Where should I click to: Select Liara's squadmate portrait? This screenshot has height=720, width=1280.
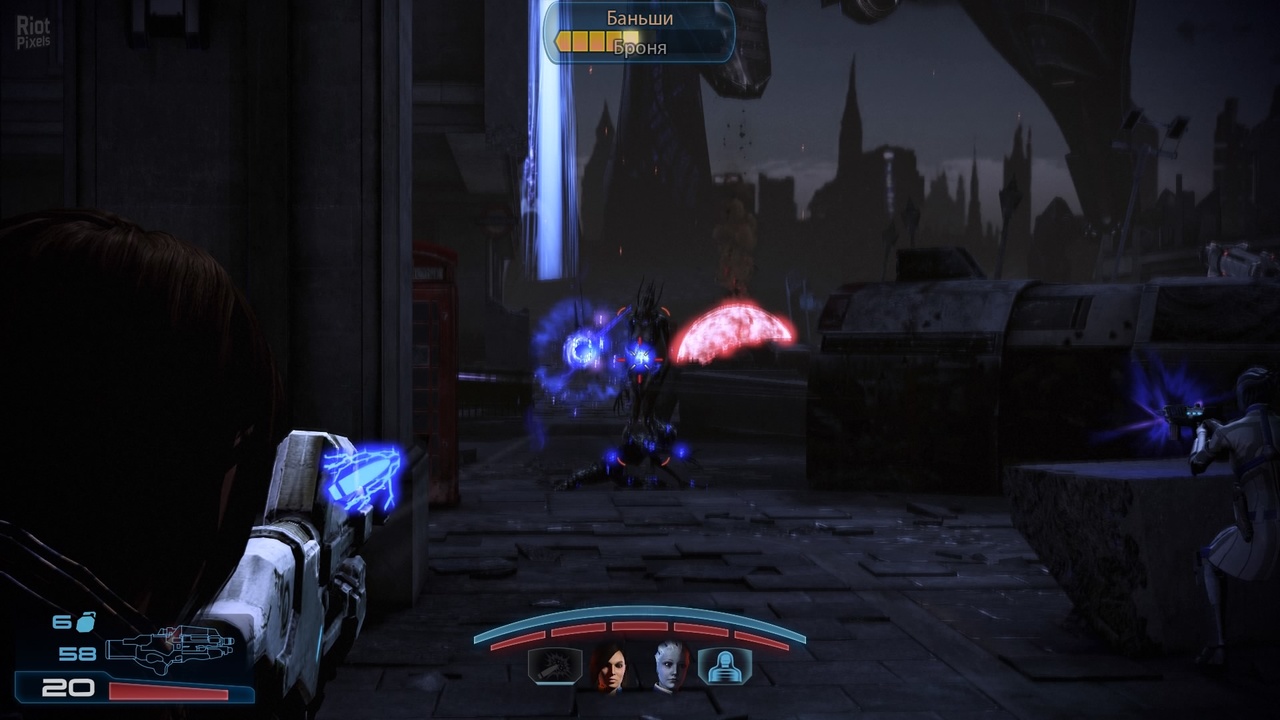tap(668, 666)
